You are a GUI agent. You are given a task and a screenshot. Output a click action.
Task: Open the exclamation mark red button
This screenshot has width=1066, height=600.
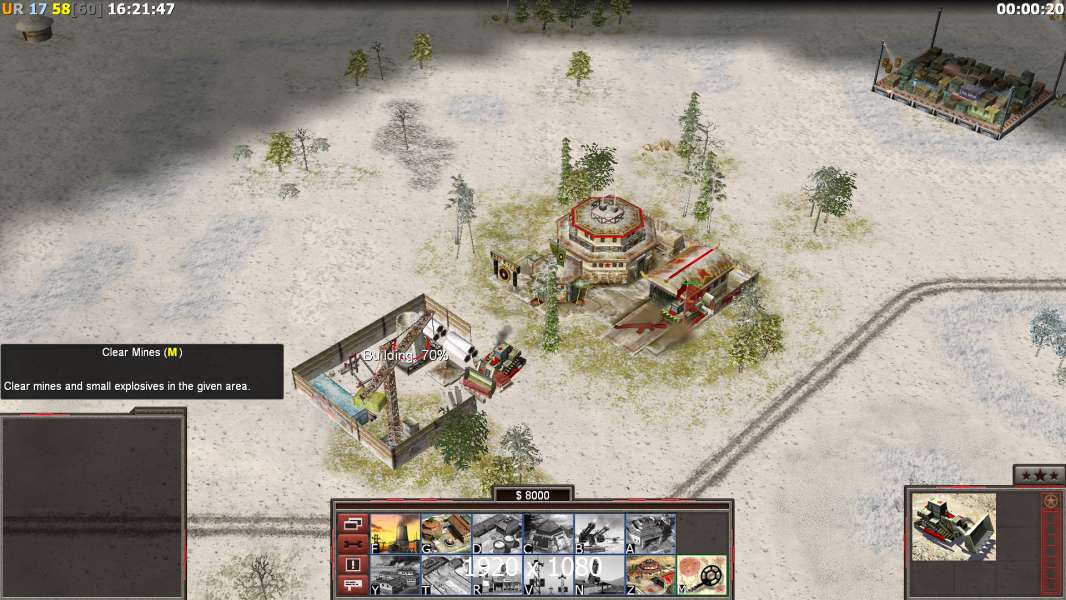click(x=352, y=564)
